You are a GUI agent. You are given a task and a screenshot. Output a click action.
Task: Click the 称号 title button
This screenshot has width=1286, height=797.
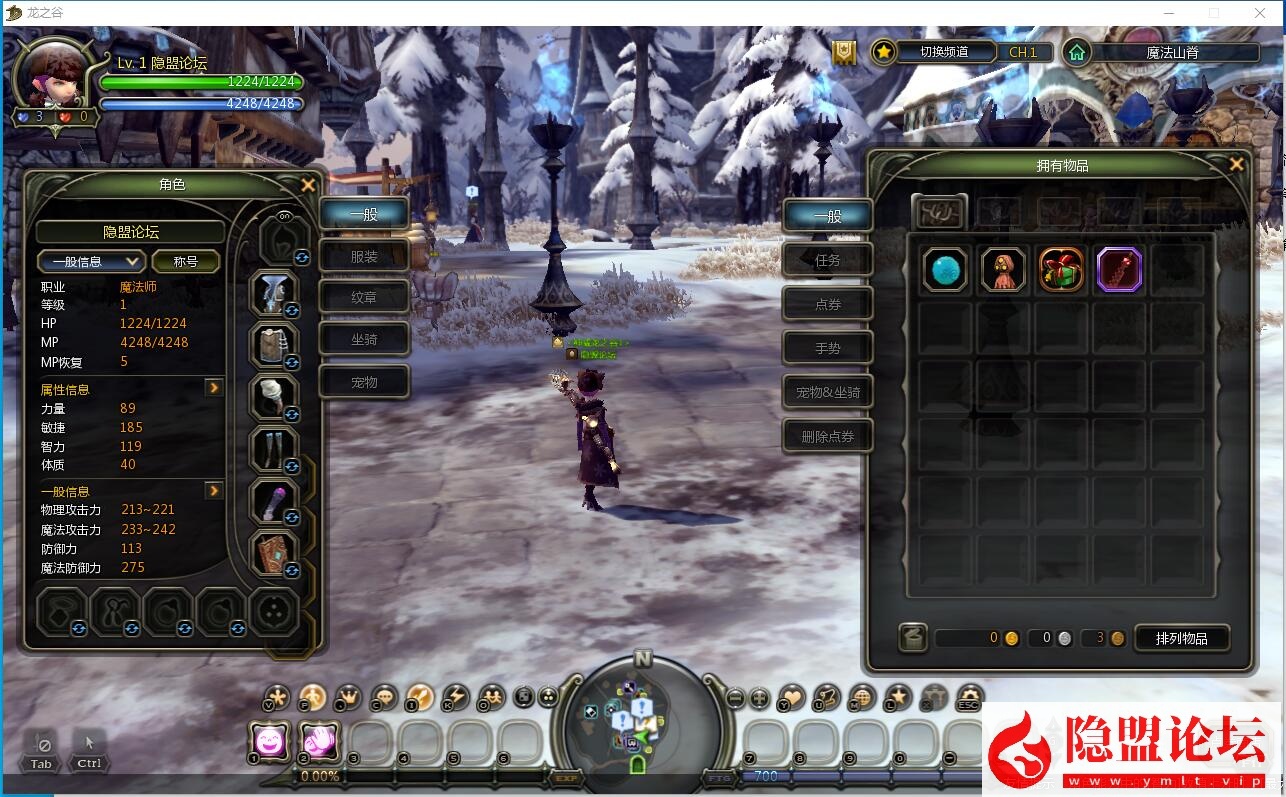[186, 261]
